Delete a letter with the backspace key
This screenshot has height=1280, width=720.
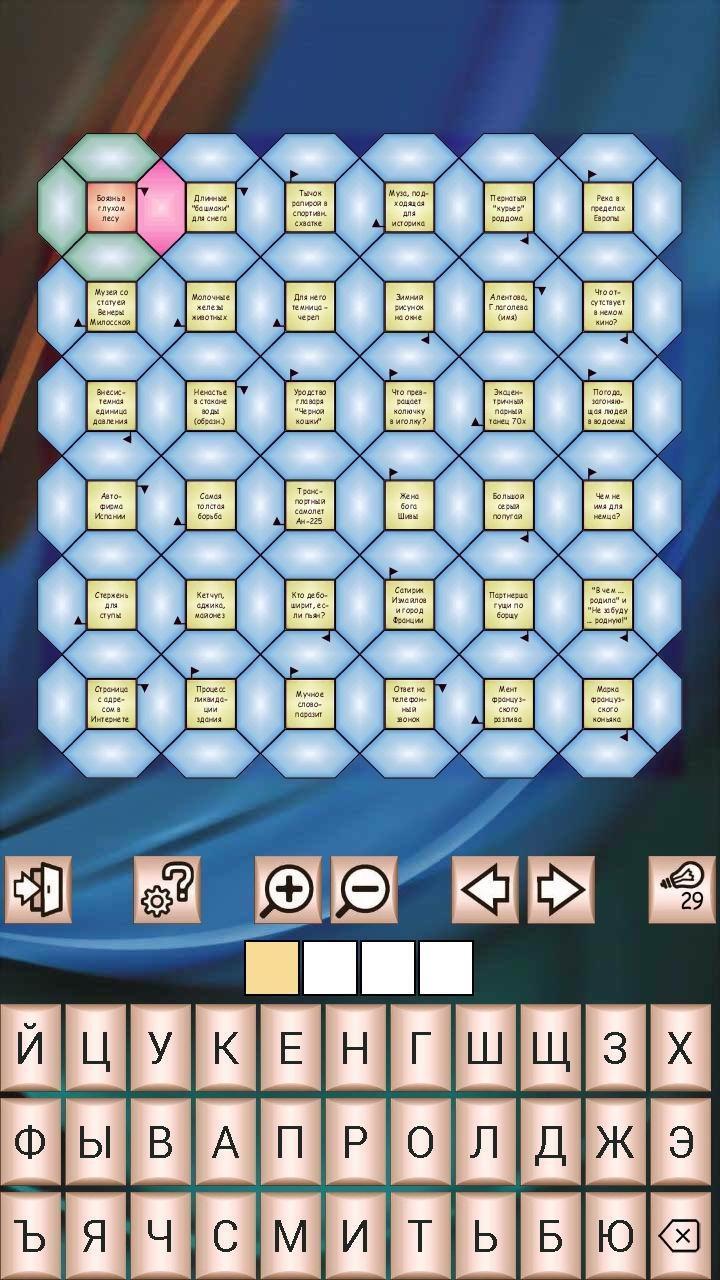[x=680, y=1236]
